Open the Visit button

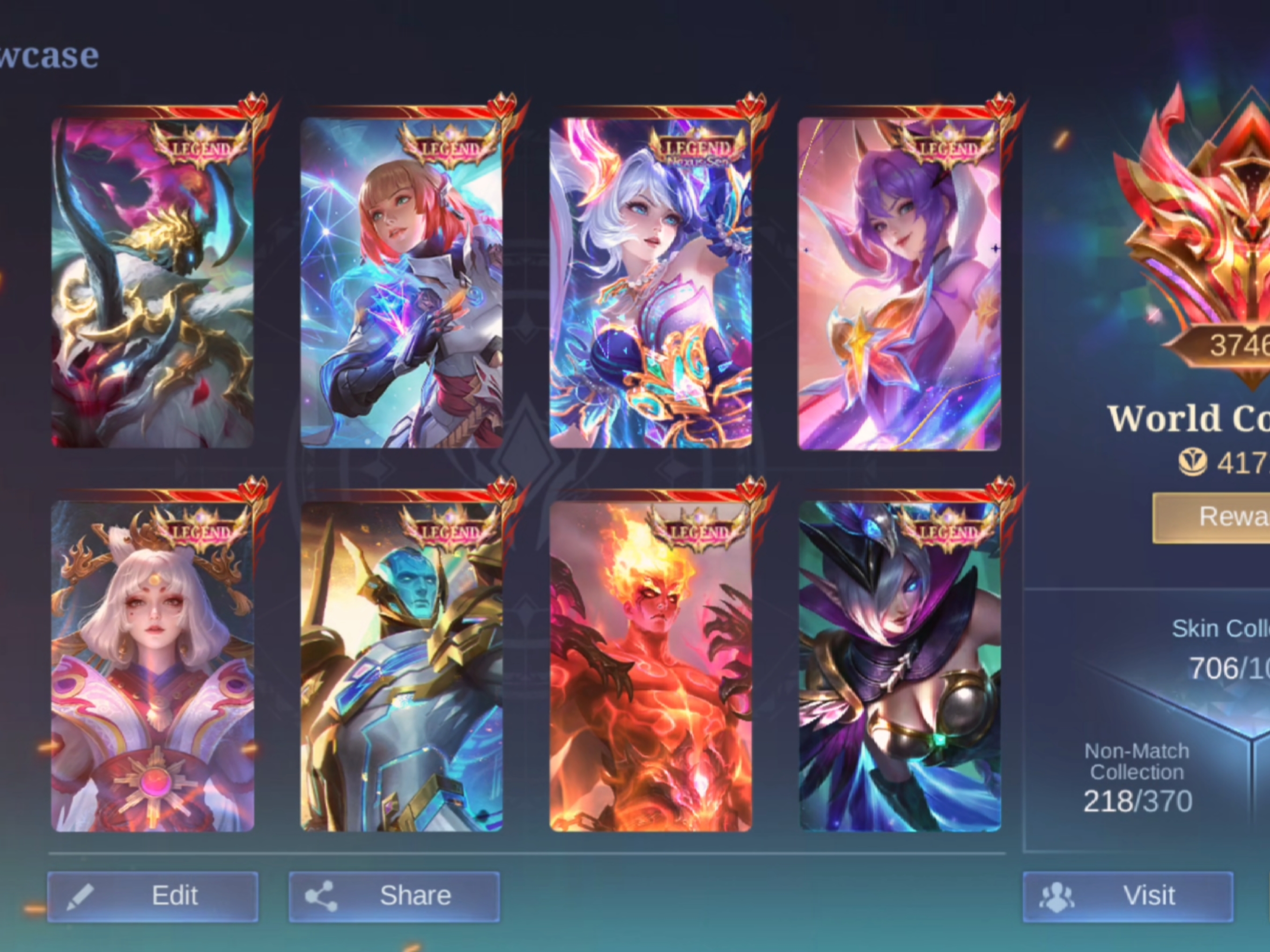pos(1127,896)
